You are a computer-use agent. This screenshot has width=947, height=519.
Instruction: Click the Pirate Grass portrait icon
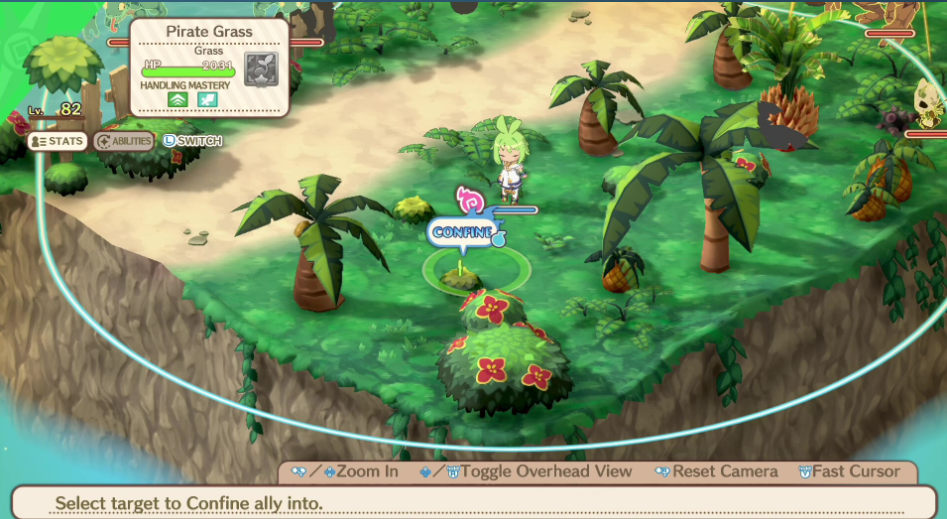261,69
